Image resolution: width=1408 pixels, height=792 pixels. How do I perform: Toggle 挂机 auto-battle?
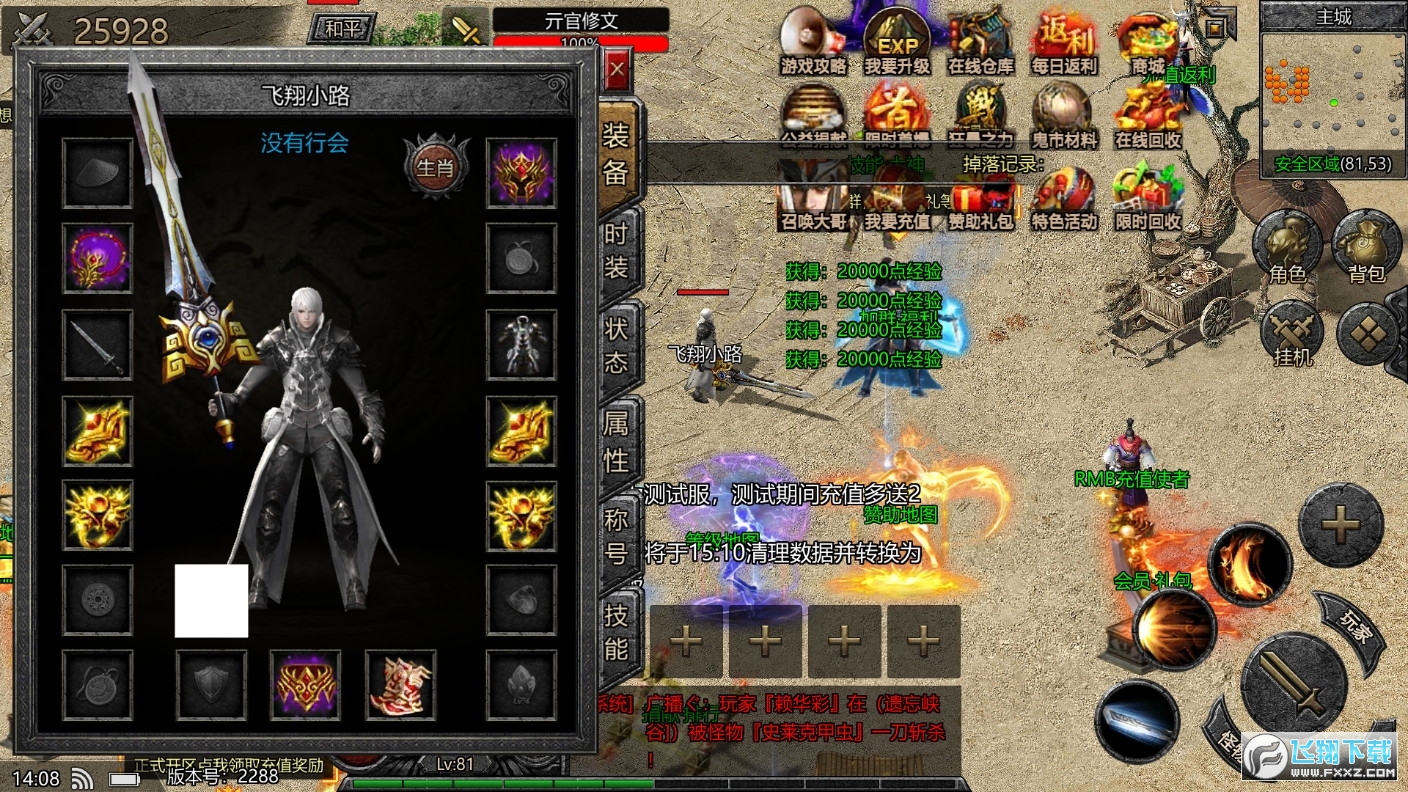1292,332
